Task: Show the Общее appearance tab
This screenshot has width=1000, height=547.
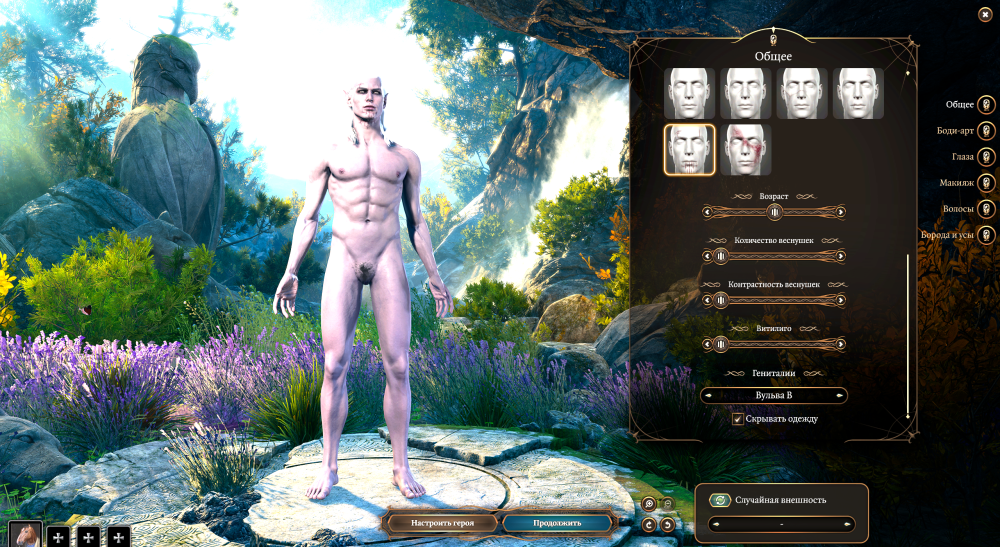Action: pos(986,104)
